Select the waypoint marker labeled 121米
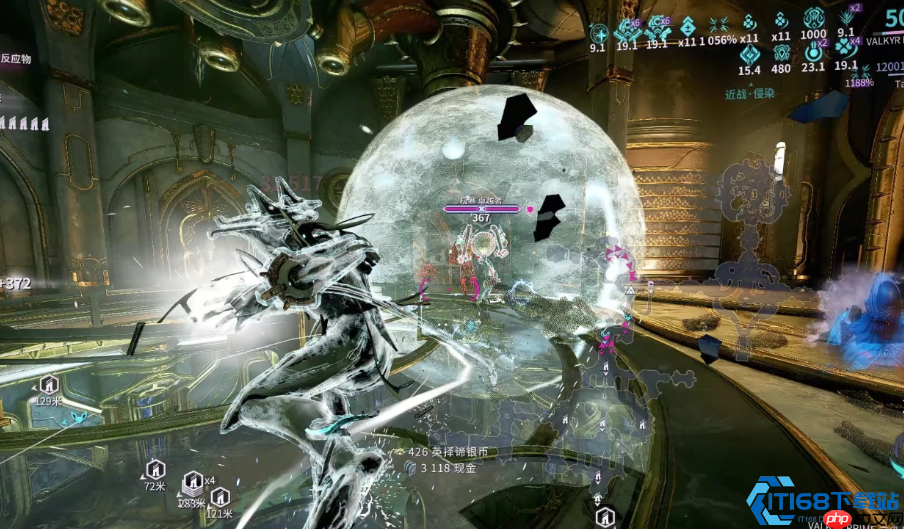This screenshot has height=529, width=904. pos(220,497)
